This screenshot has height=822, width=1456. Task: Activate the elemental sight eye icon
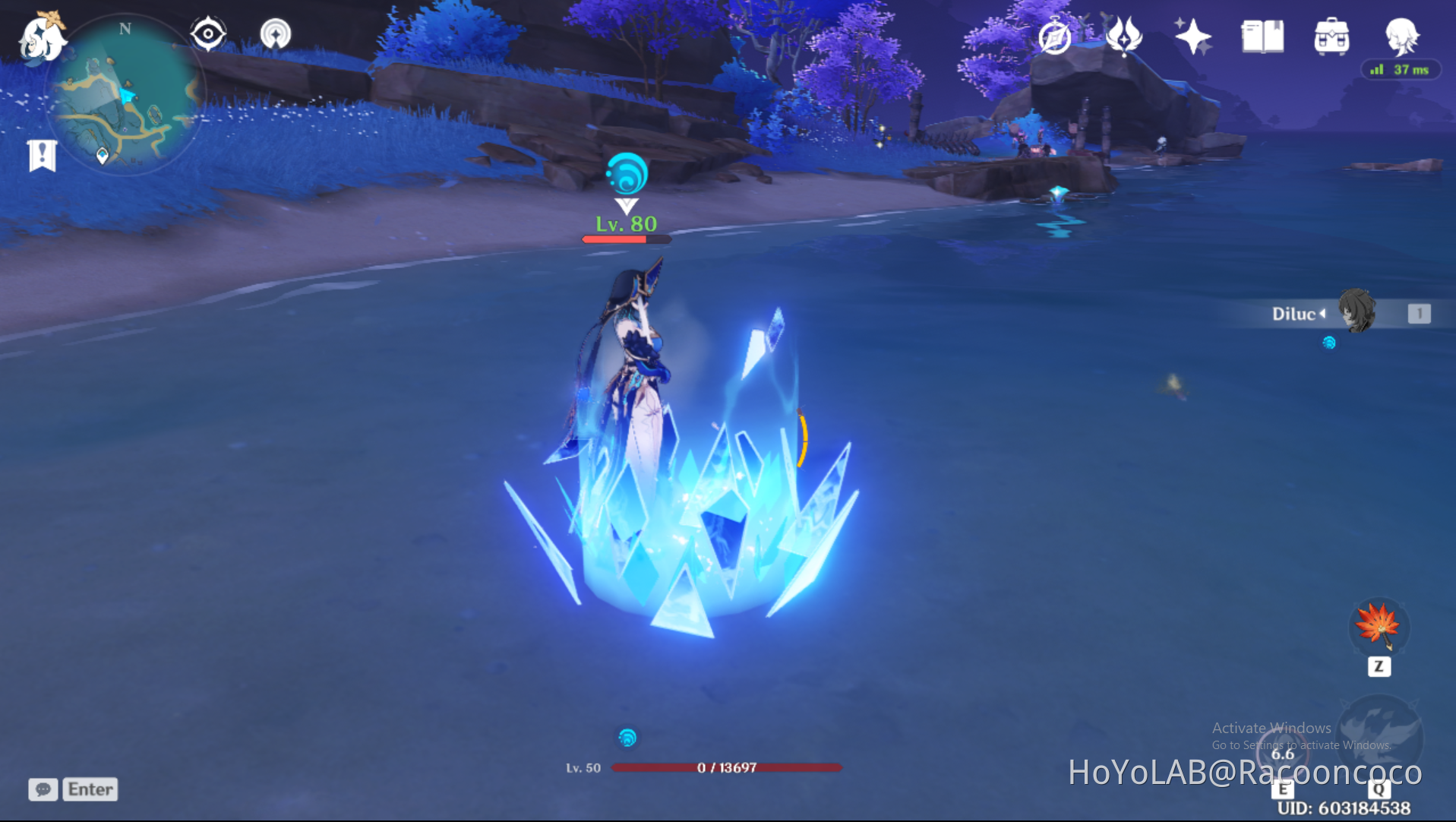point(207,33)
